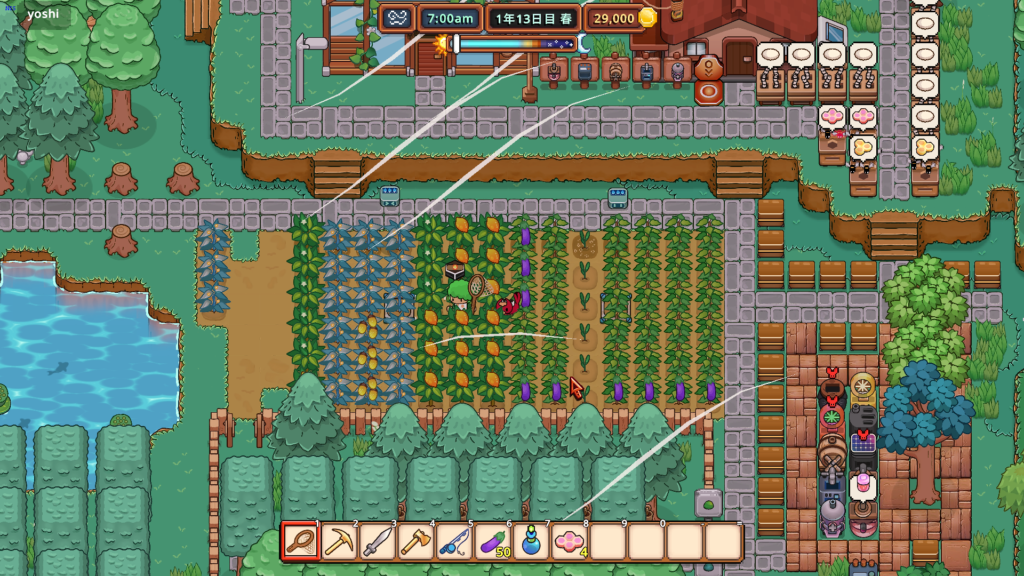Select the fishing rod slot
The image size is (1024, 576).
pyautogui.click(x=454, y=542)
